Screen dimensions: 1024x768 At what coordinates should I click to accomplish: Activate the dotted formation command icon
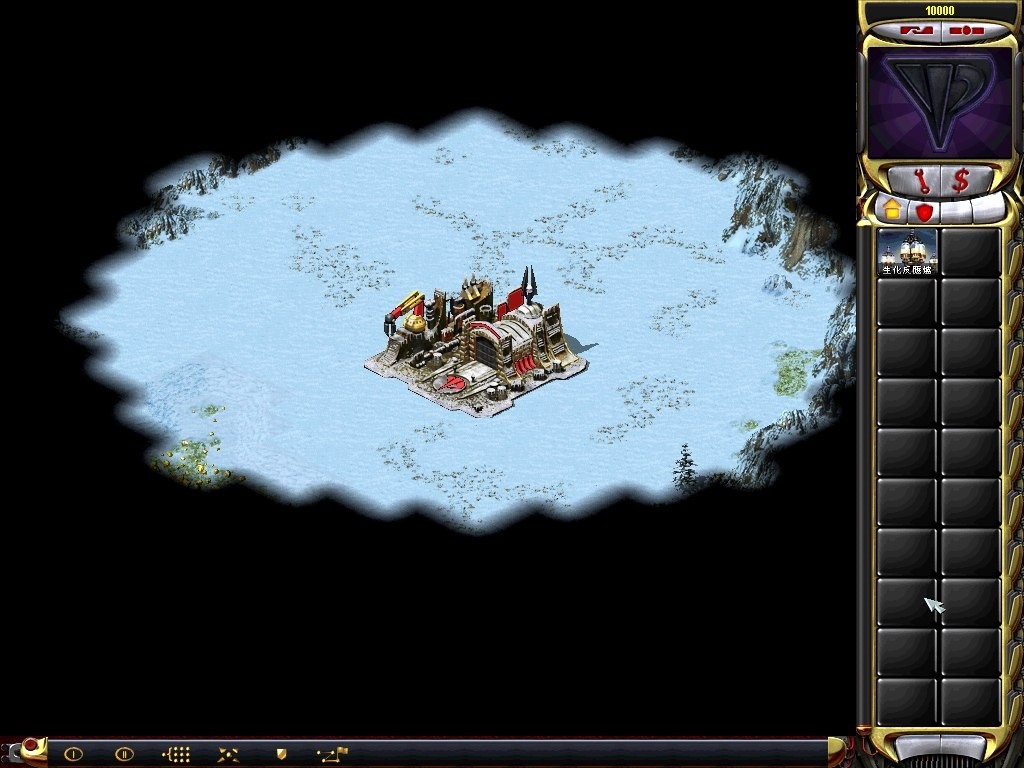coord(176,754)
